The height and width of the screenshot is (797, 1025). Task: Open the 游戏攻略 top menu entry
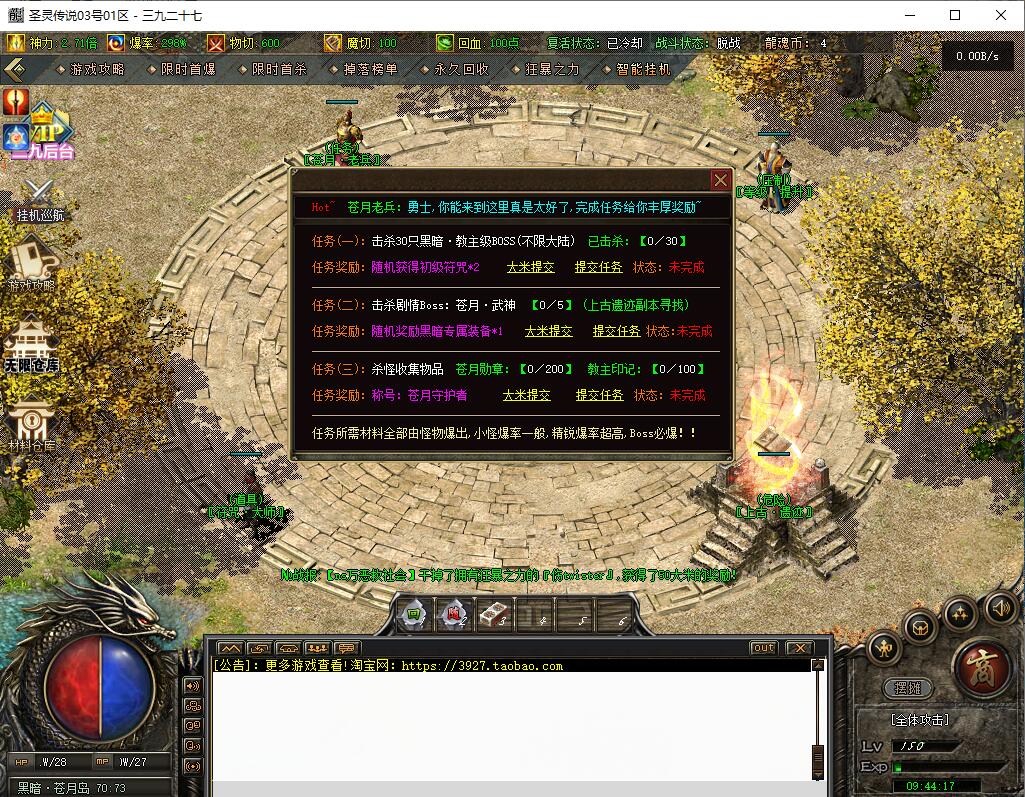click(x=97, y=69)
